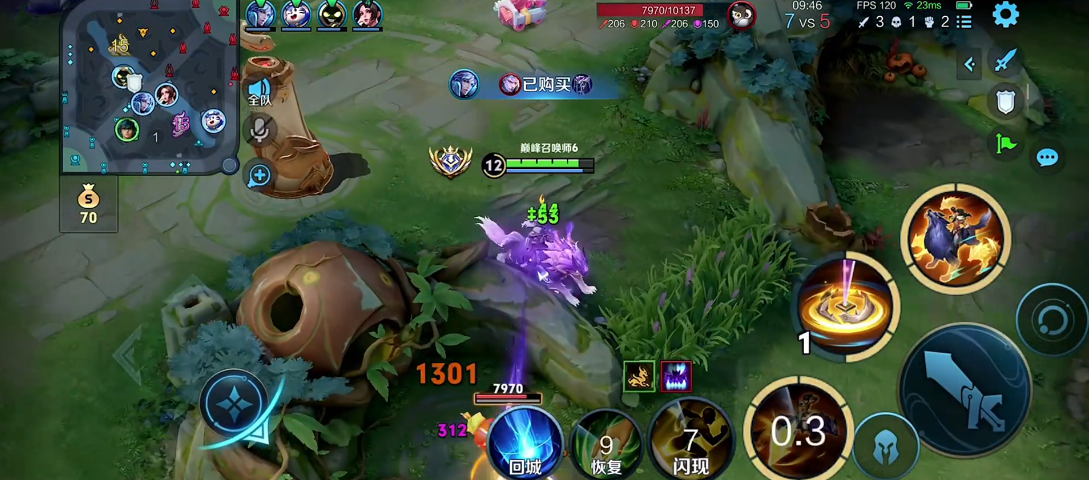The height and width of the screenshot is (480, 1089).
Task: Open the minimap
Action: 148,88
